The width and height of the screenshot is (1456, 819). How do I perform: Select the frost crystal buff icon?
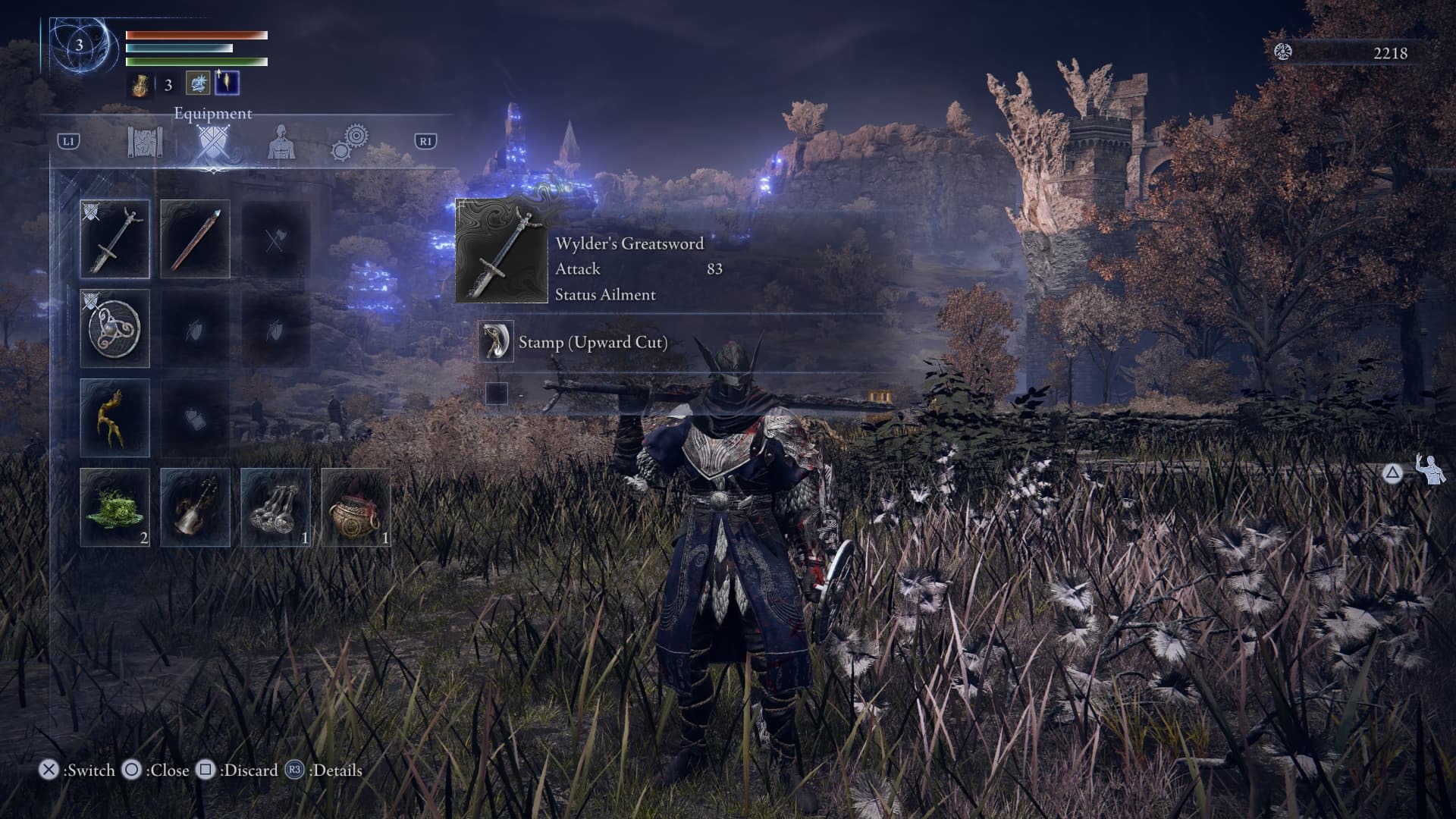[198, 83]
